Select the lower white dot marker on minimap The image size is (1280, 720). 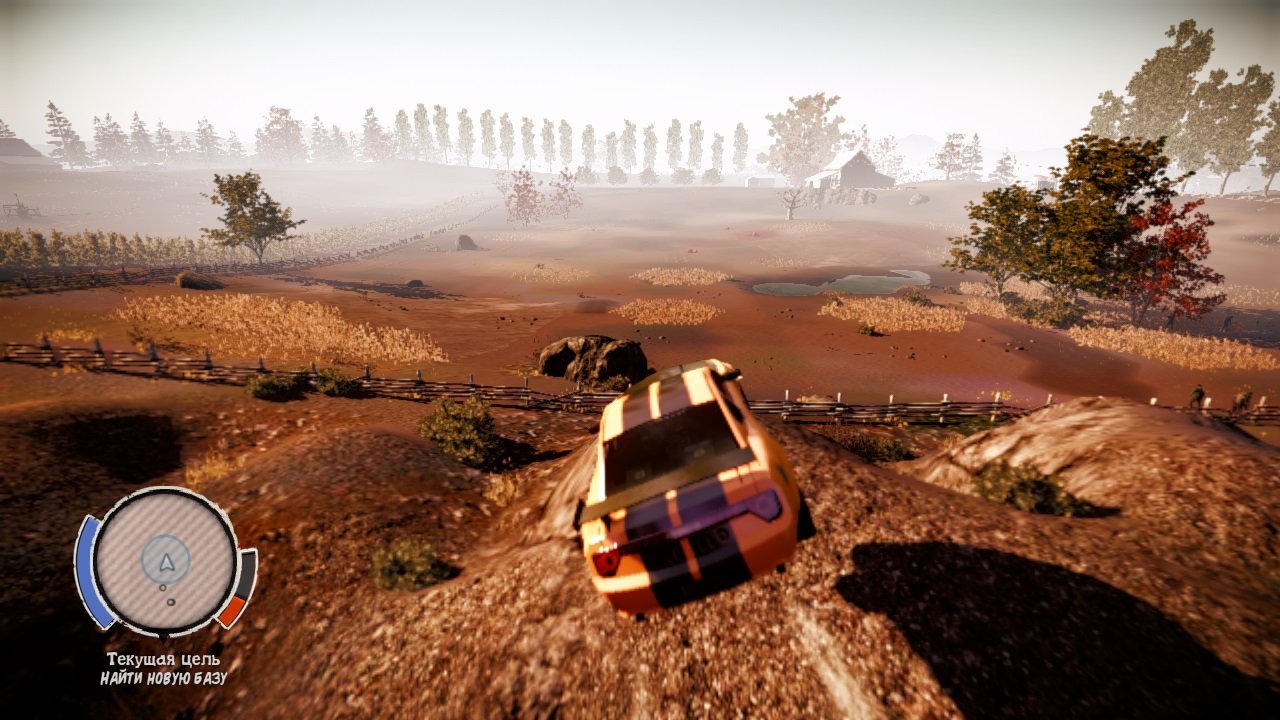[171, 602]
